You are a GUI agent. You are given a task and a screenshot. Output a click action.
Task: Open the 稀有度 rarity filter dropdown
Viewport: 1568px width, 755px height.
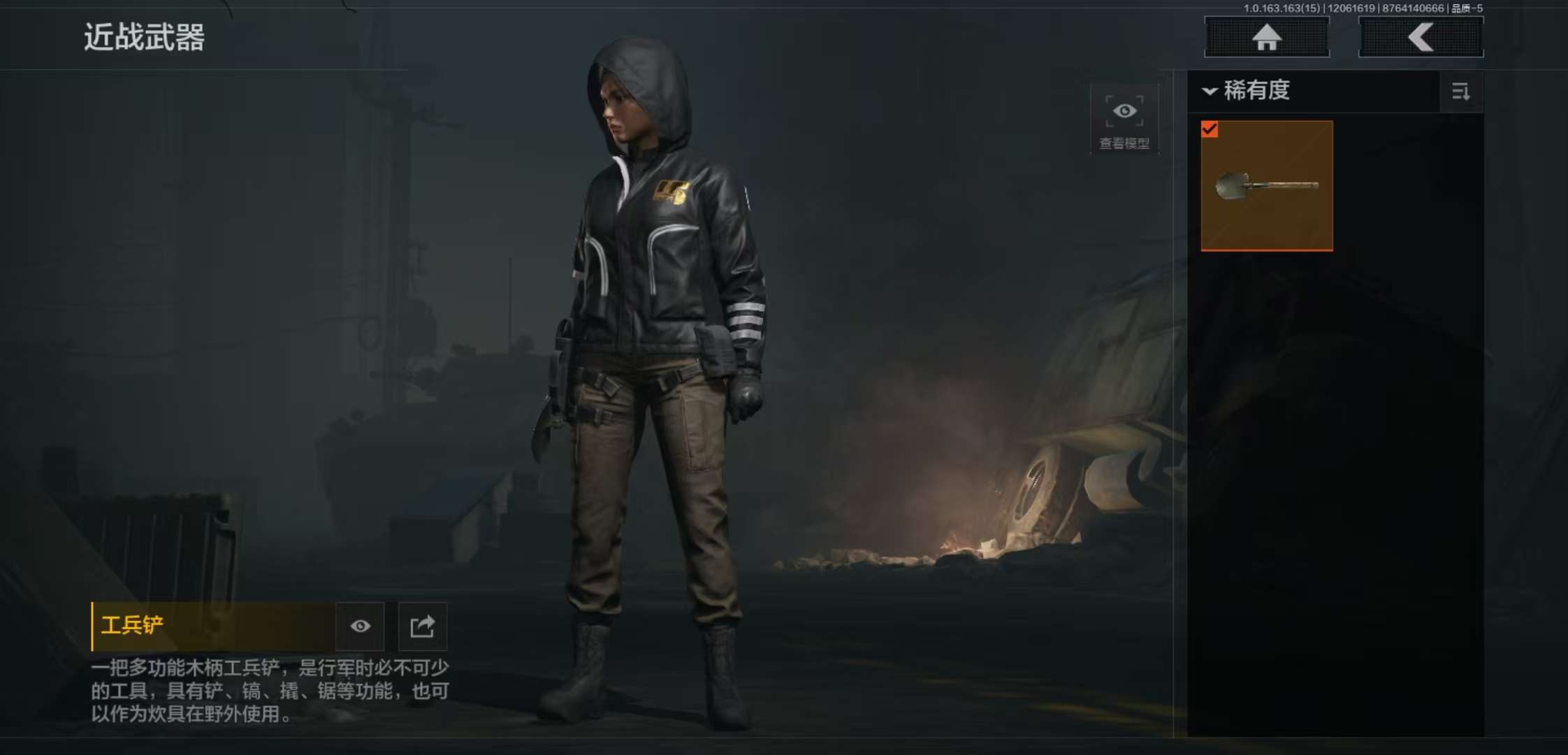(x=1247, y=91)
